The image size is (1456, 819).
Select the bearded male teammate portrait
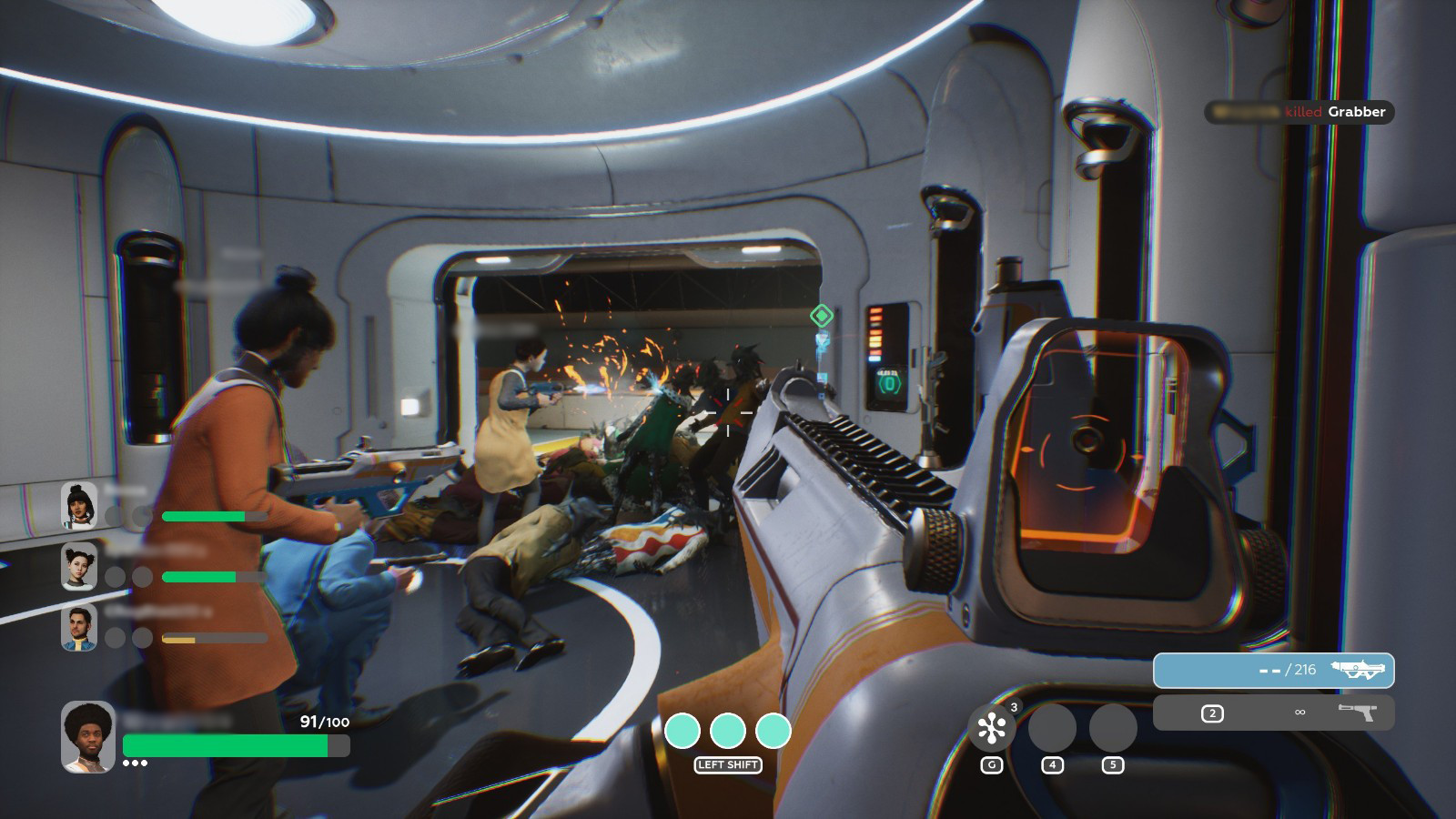pos(79,628)
